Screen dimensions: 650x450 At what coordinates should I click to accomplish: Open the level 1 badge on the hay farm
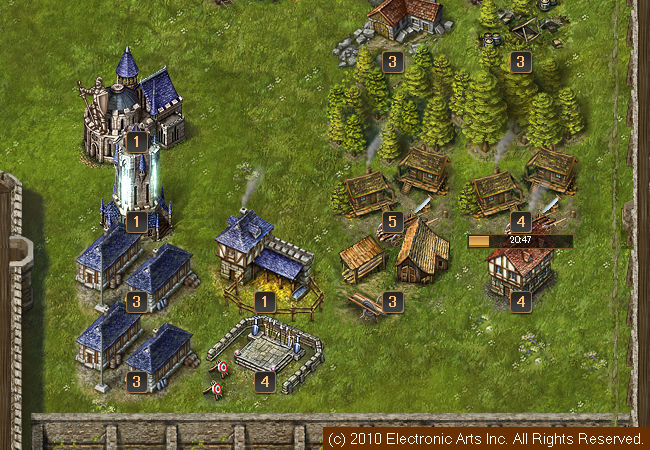click(265, 300)
